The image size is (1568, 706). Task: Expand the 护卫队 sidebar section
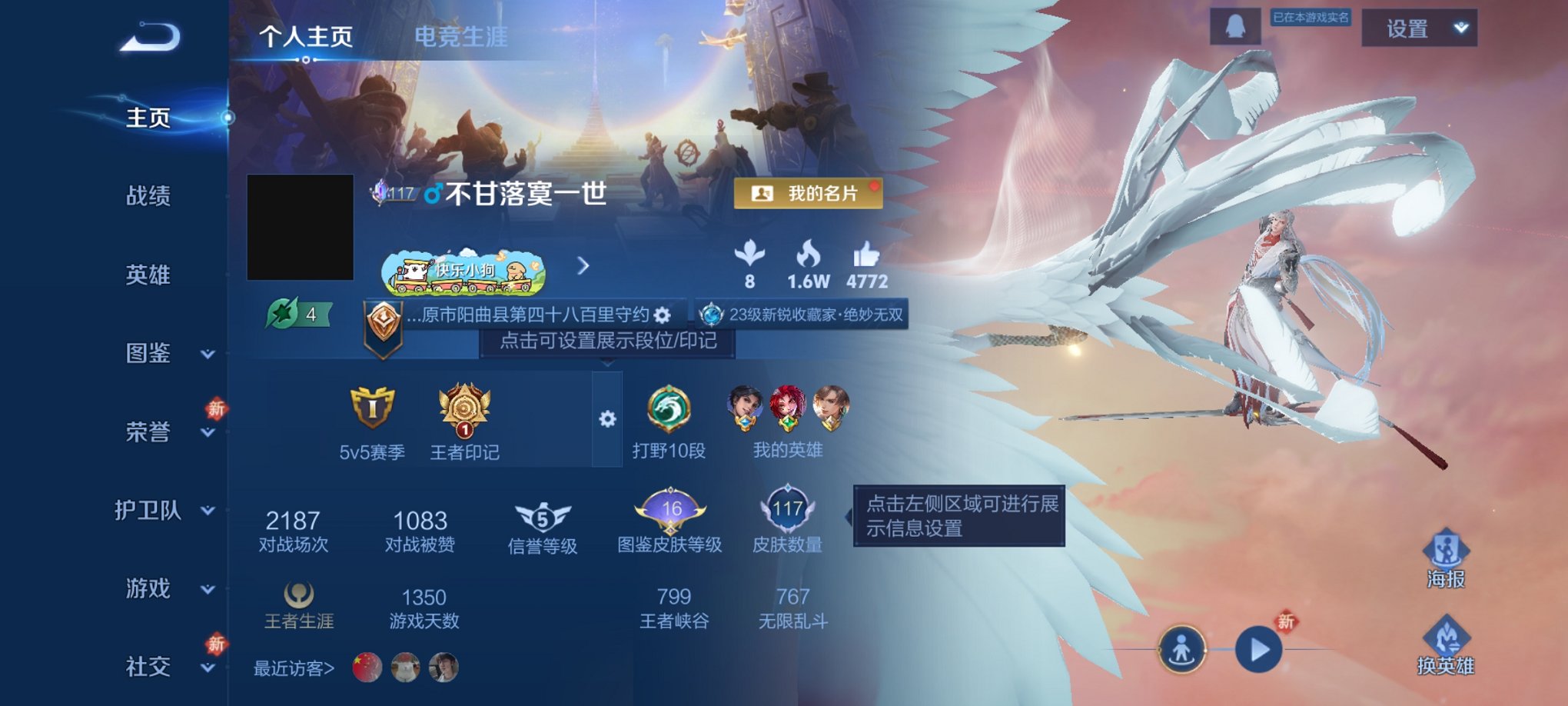click(x=150, y=511)
